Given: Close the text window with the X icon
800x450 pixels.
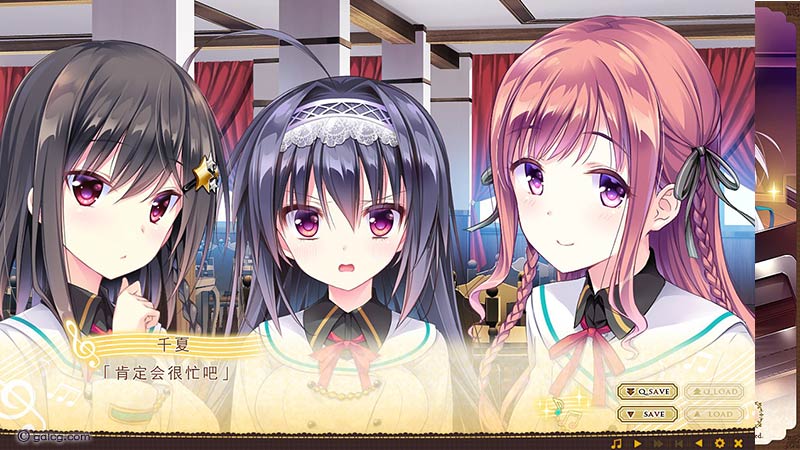Looking at the screenshot, I should [x=738, y=442].
